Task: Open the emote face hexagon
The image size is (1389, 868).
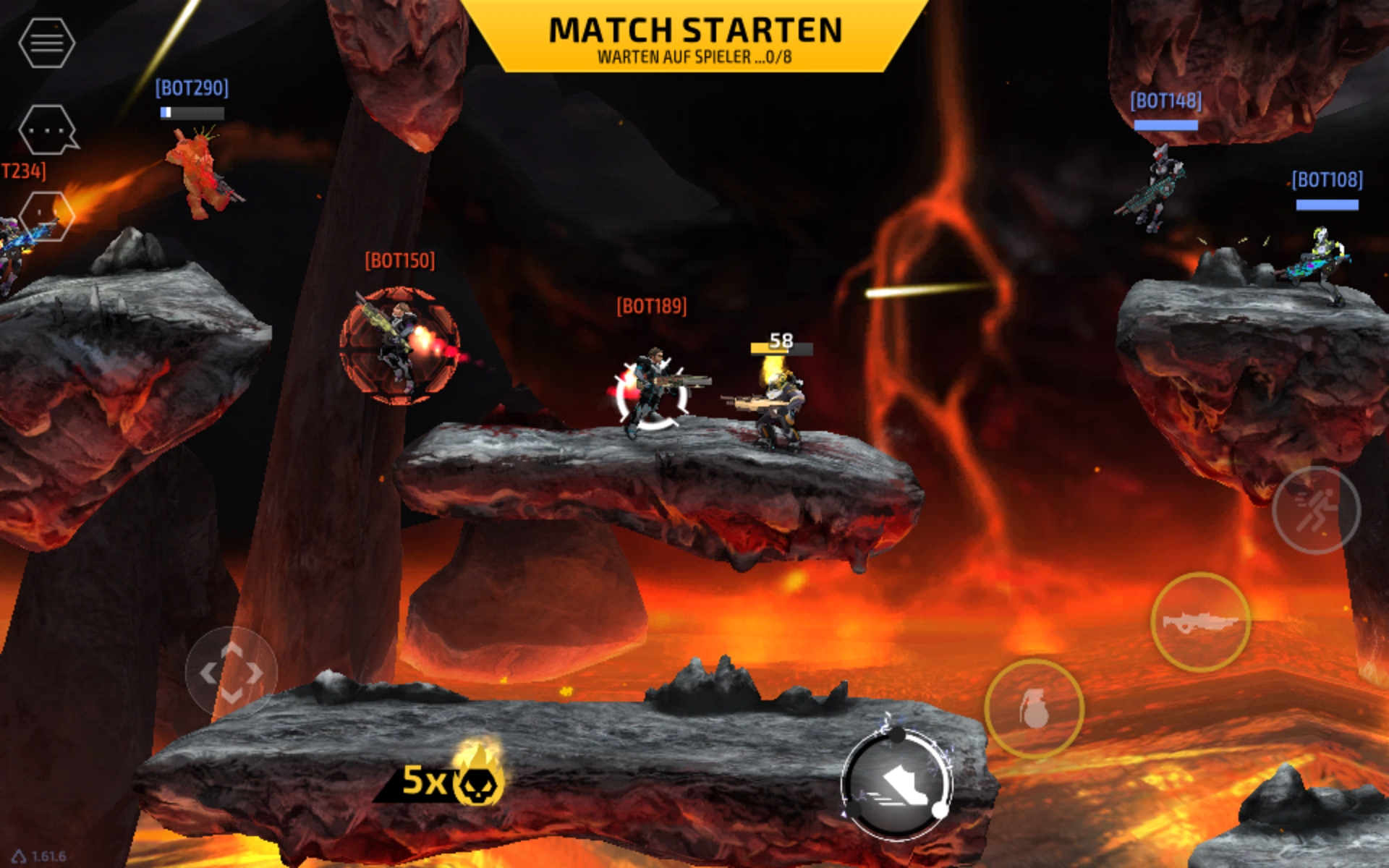Action: click(x=46, y=216)
